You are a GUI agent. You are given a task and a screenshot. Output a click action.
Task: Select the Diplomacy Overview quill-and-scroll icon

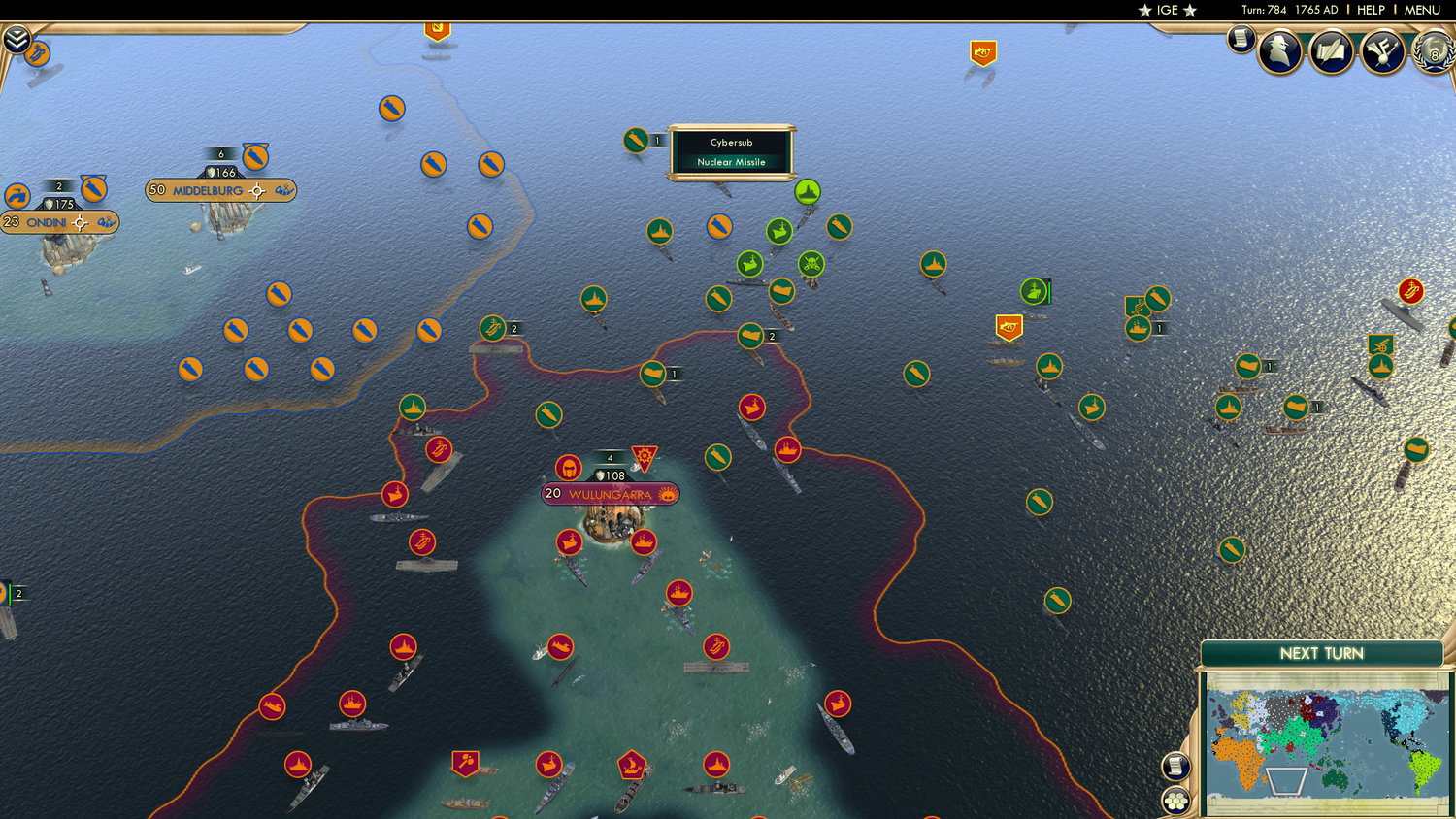pyautogui.click(x=1331, y=50)
